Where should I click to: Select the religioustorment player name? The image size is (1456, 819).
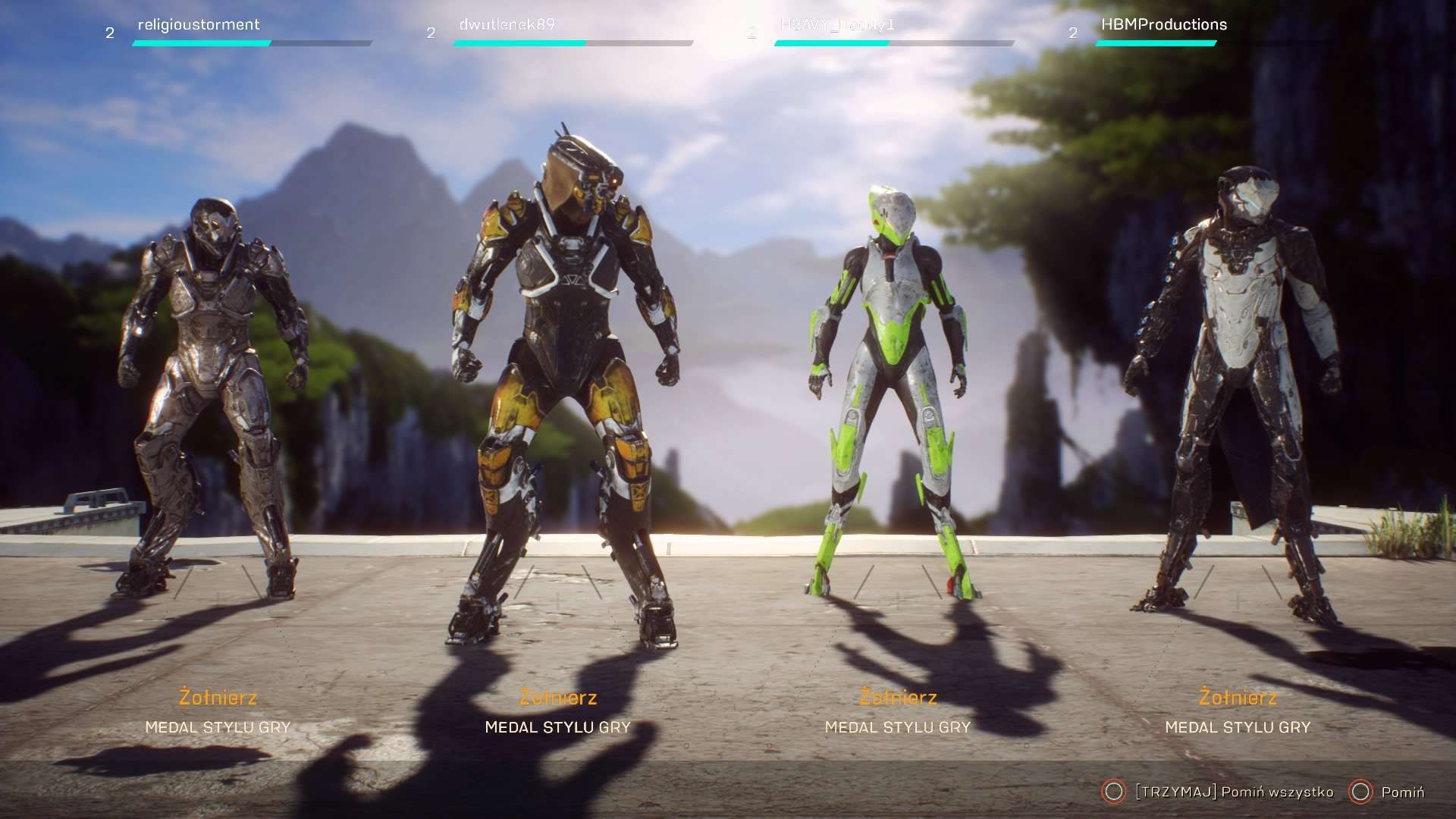click(197, 24)
